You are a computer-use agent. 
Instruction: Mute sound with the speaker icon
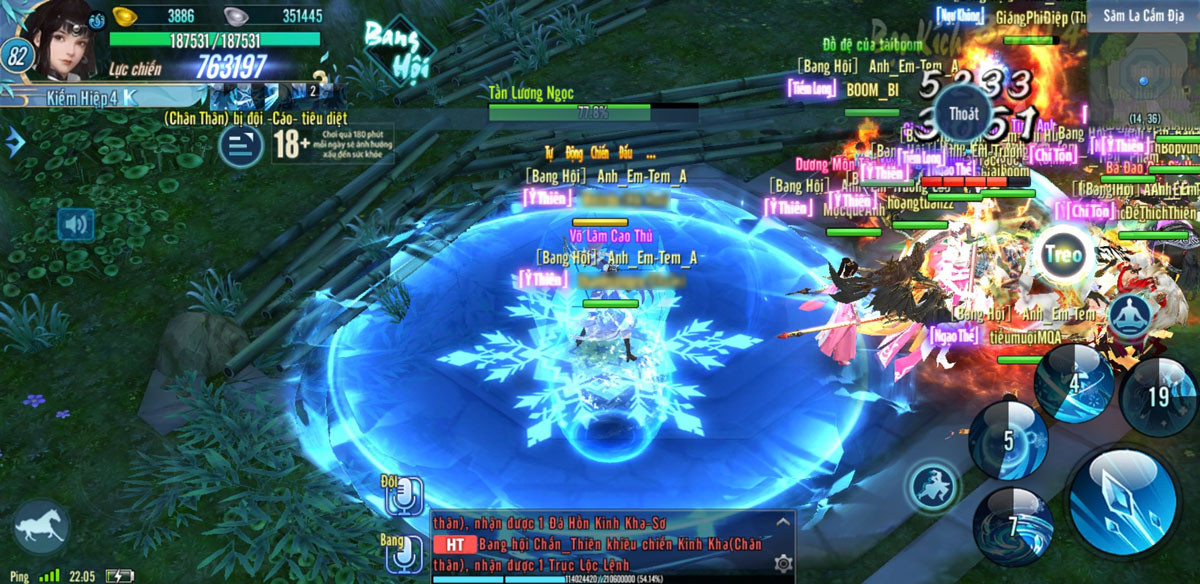76,225
